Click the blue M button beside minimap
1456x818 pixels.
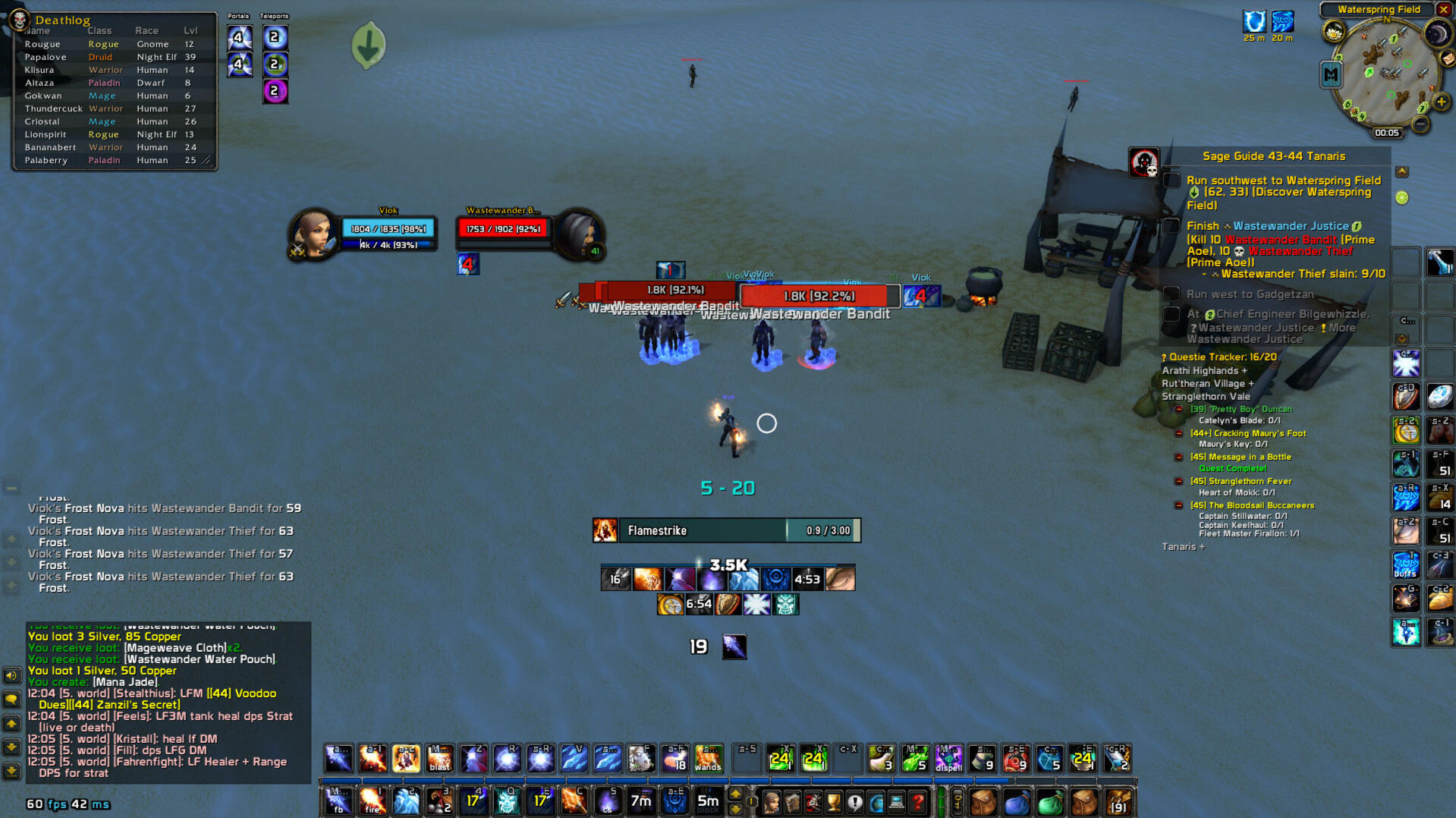point(1332,74)
